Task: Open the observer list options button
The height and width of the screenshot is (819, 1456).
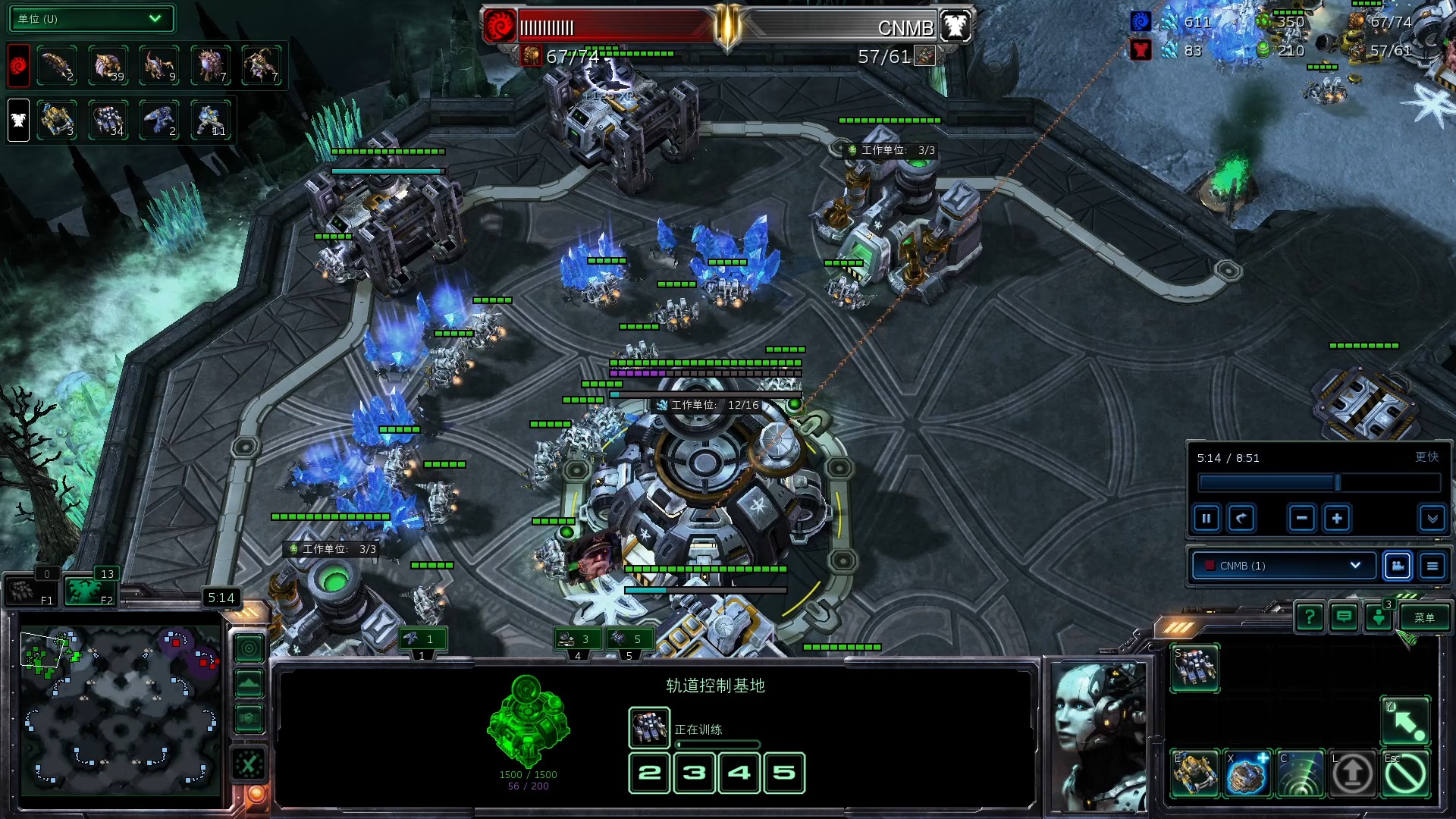Action: (1432, 566)
